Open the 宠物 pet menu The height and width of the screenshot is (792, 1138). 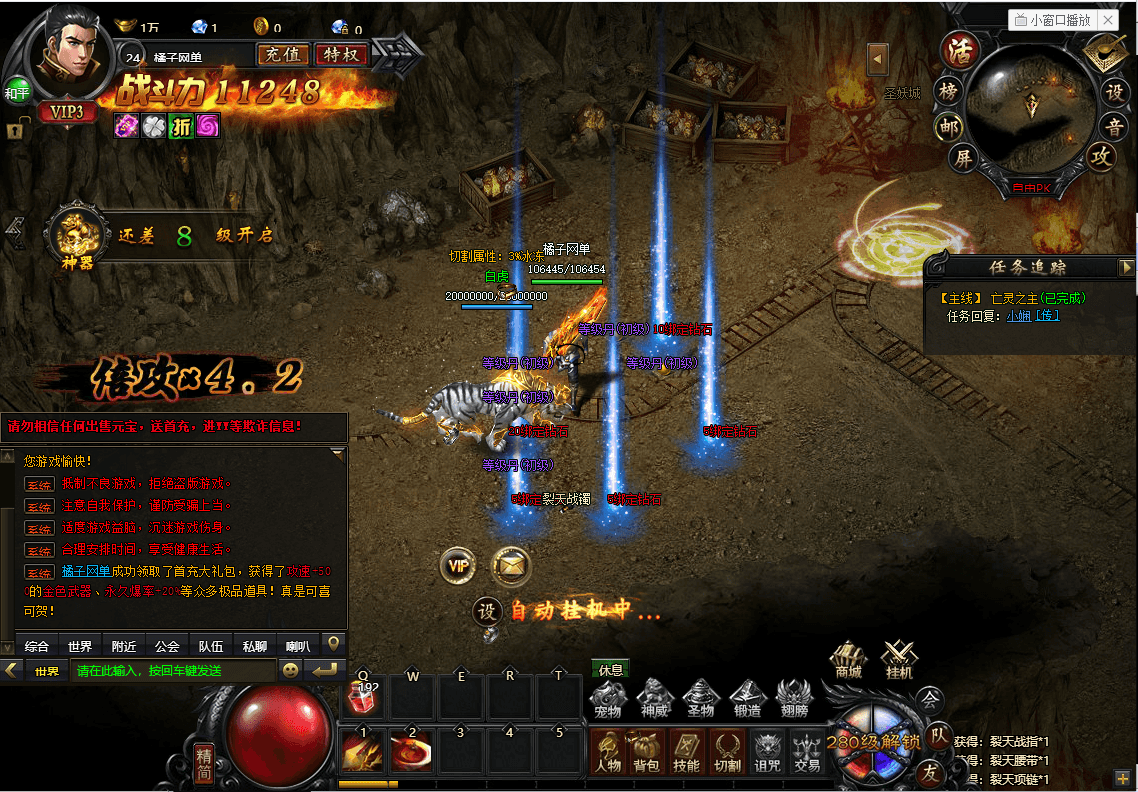click(x=607, y=698)
